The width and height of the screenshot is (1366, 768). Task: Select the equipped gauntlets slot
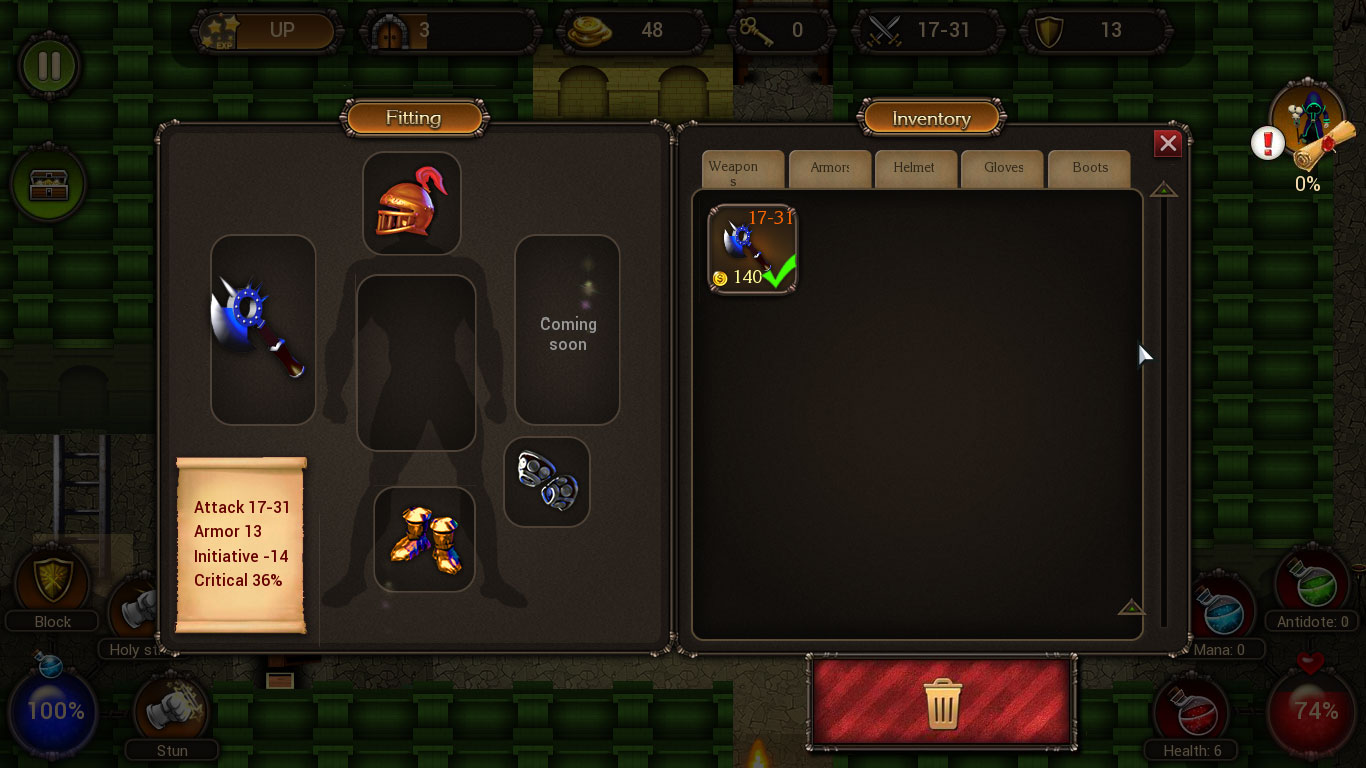546,481
